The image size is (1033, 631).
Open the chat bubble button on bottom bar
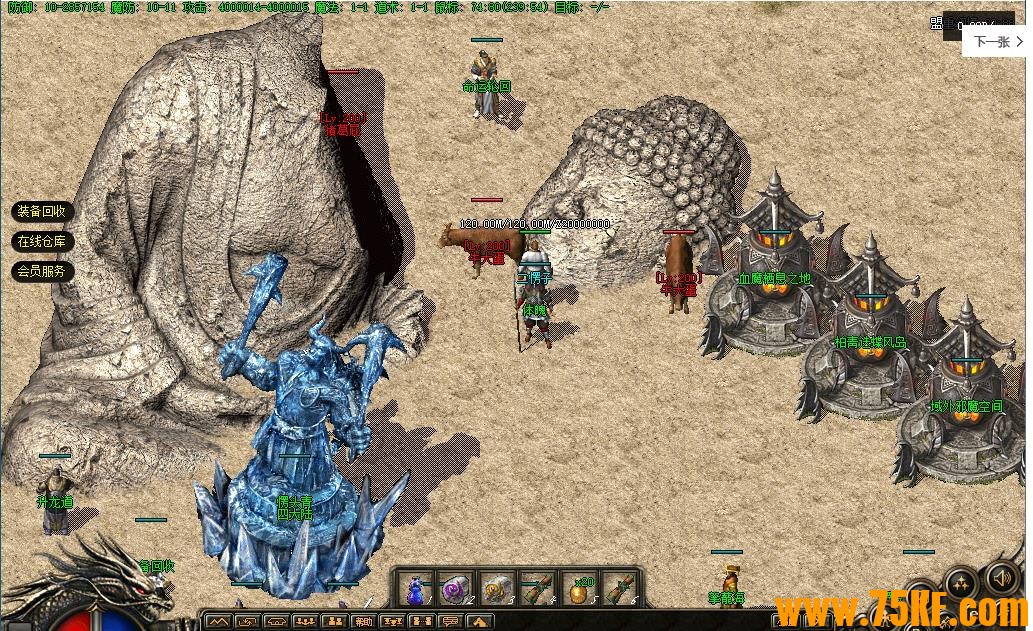pos(450,621)
